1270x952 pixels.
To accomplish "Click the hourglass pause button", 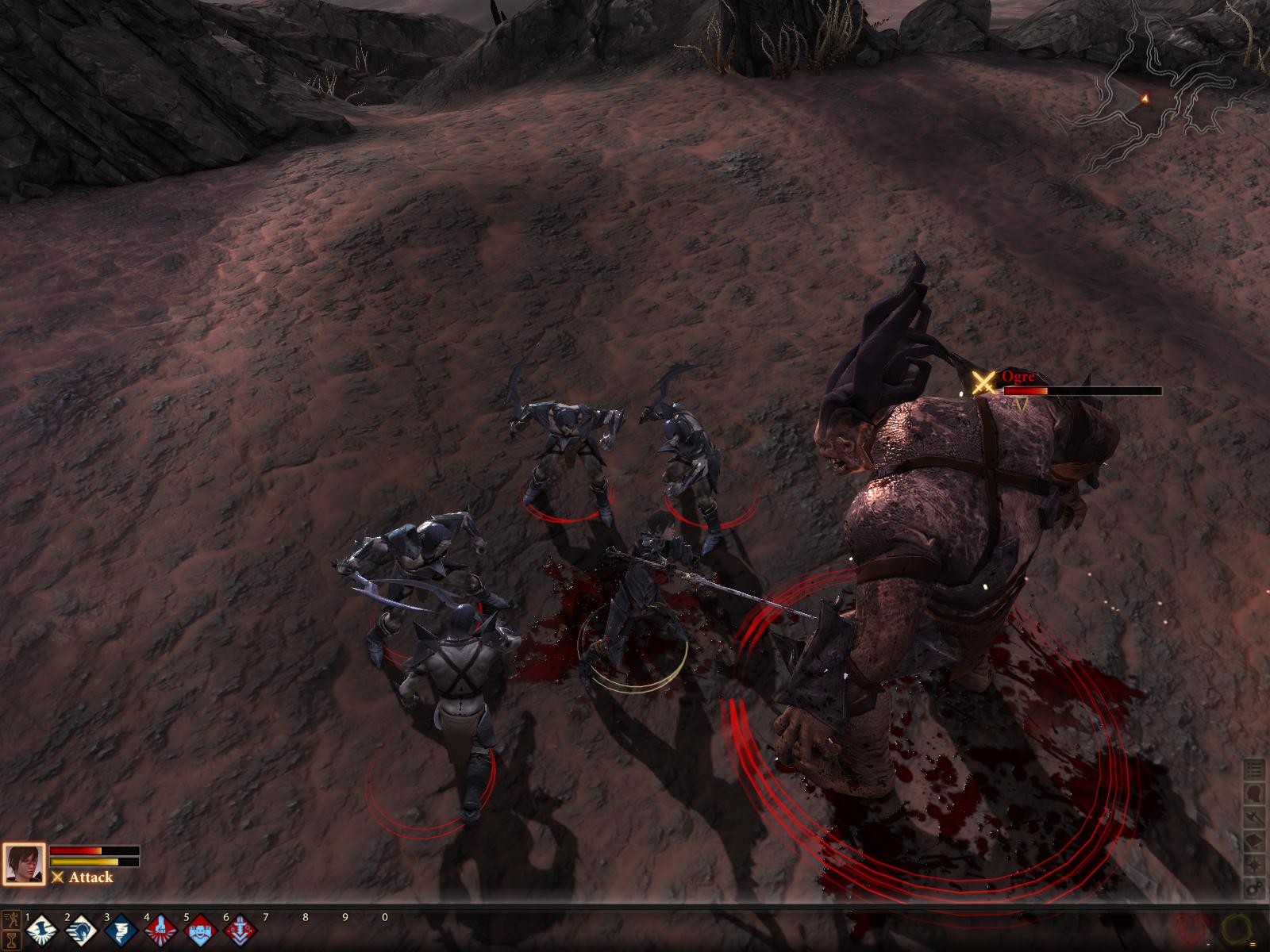I will point(11,939).
